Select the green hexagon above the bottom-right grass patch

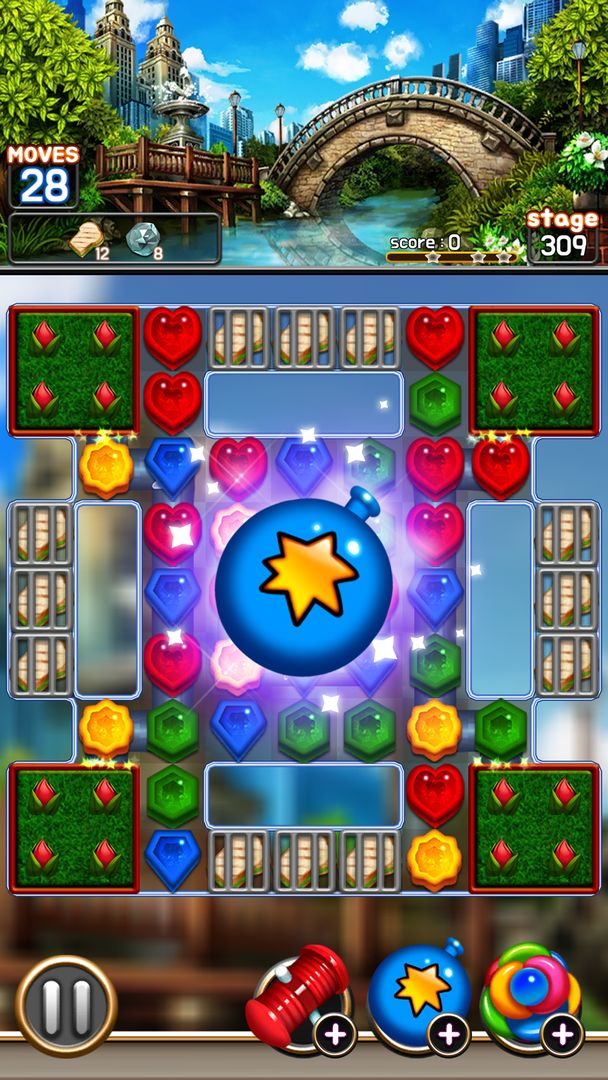pos(501,729)
